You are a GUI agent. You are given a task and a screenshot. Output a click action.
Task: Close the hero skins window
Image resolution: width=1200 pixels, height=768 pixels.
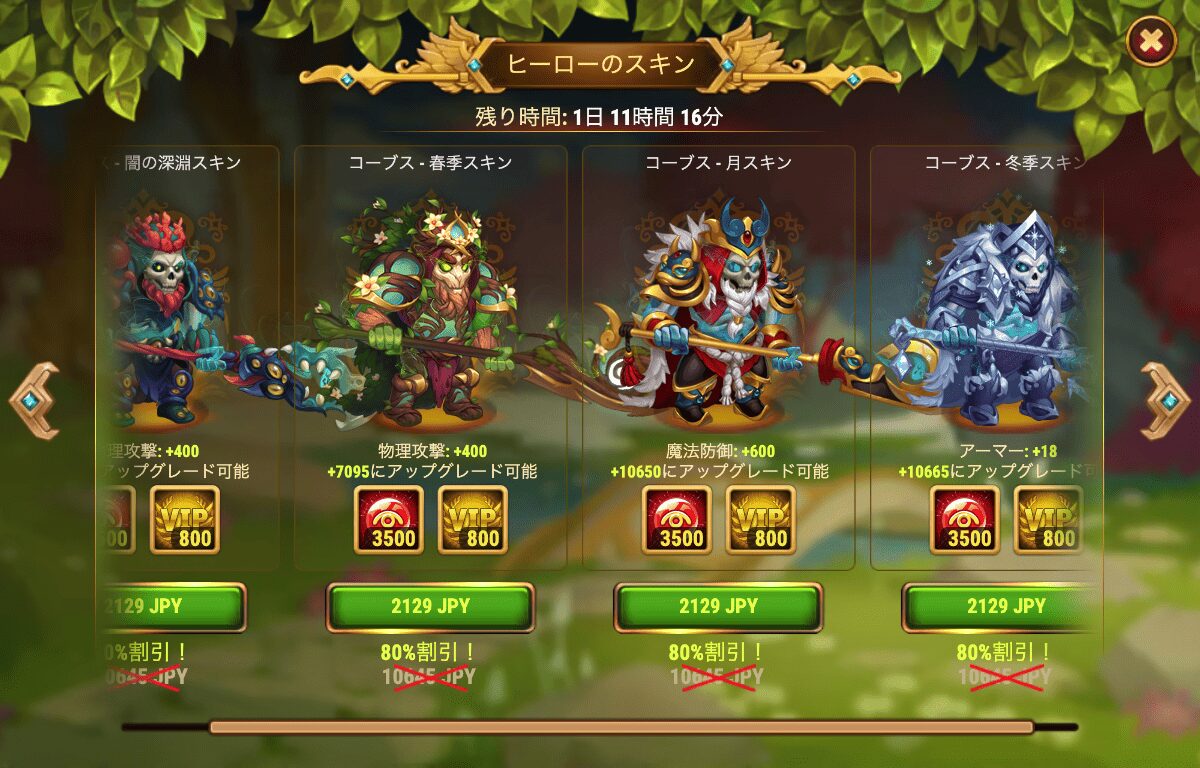click(1151, 41)
